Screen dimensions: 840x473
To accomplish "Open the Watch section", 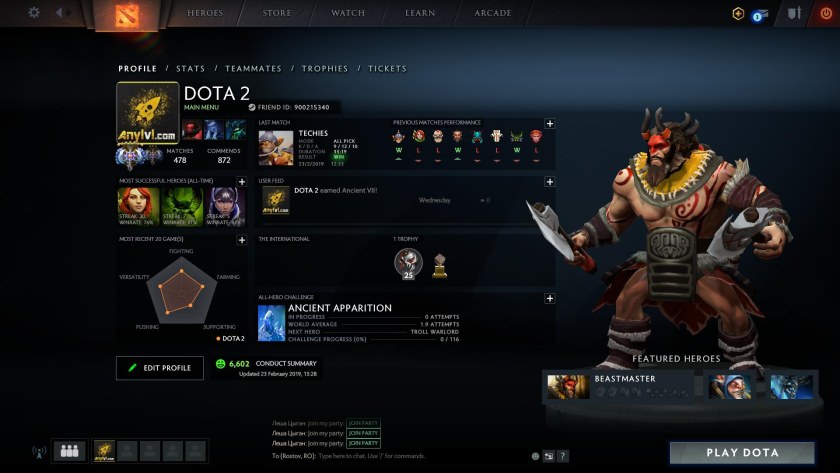I will 348,13.
